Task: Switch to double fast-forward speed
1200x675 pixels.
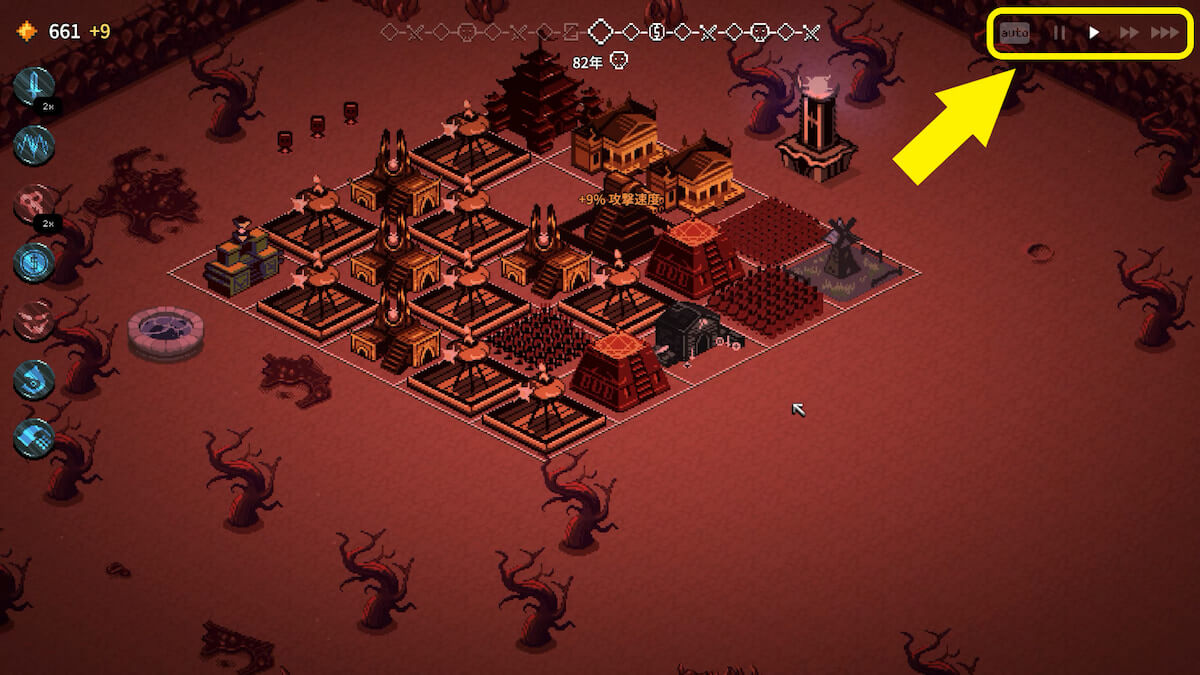Action: coord(1129,33)
